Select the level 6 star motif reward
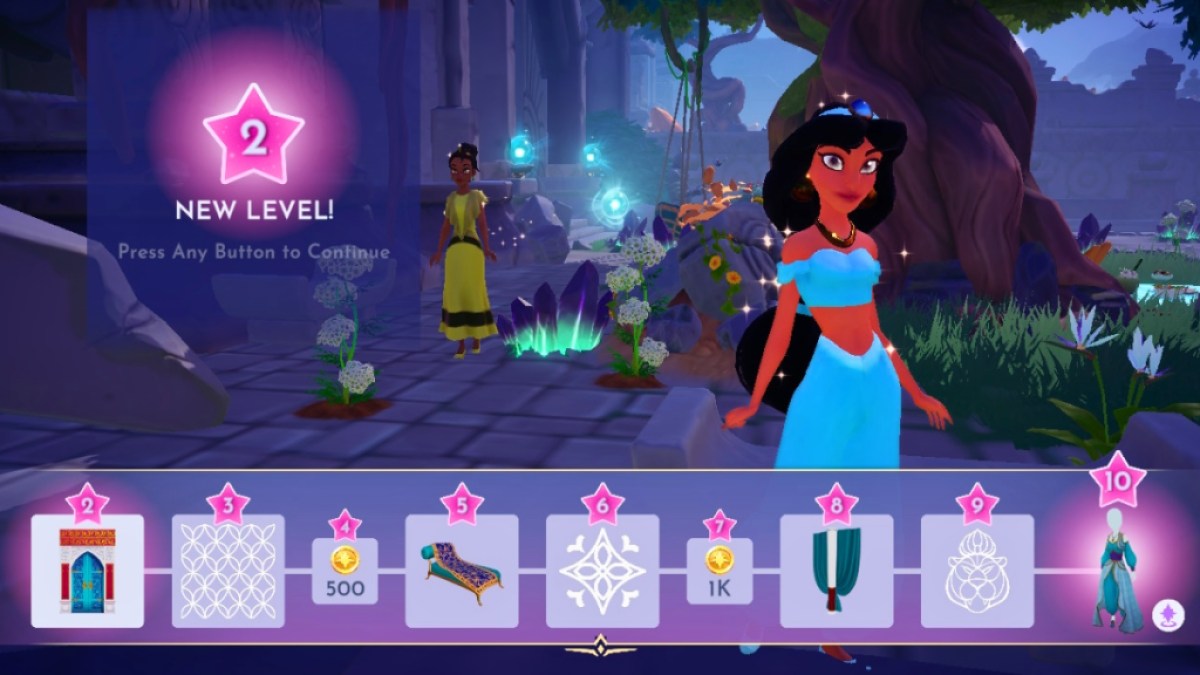Screen dimensions: 1200x675 [x=602, y=571]
